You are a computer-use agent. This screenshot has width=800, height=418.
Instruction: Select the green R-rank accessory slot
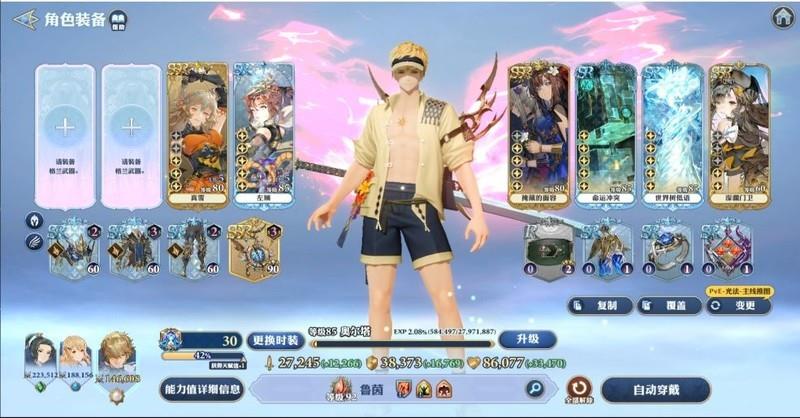click(550, 249)
